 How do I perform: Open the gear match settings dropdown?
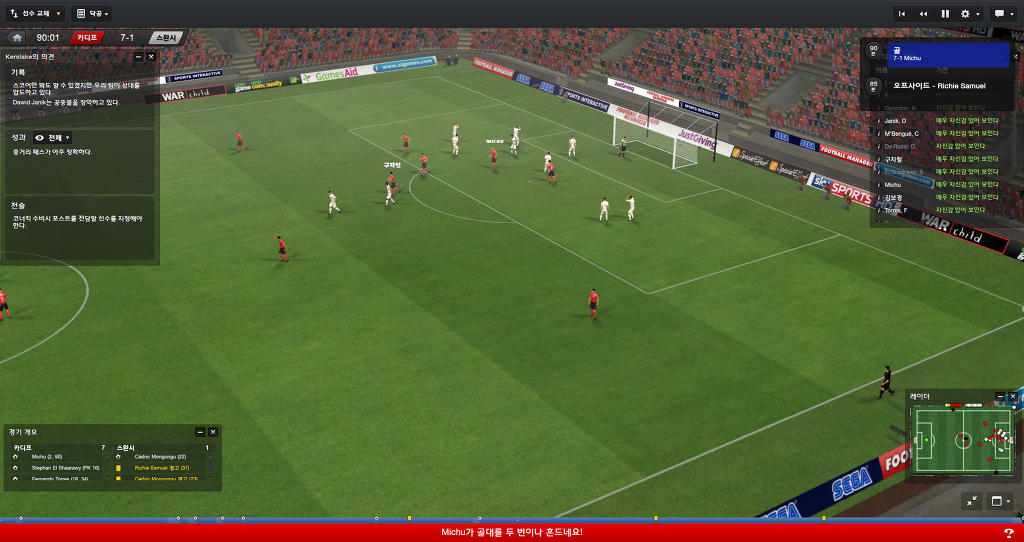click(x=968, y=14)
